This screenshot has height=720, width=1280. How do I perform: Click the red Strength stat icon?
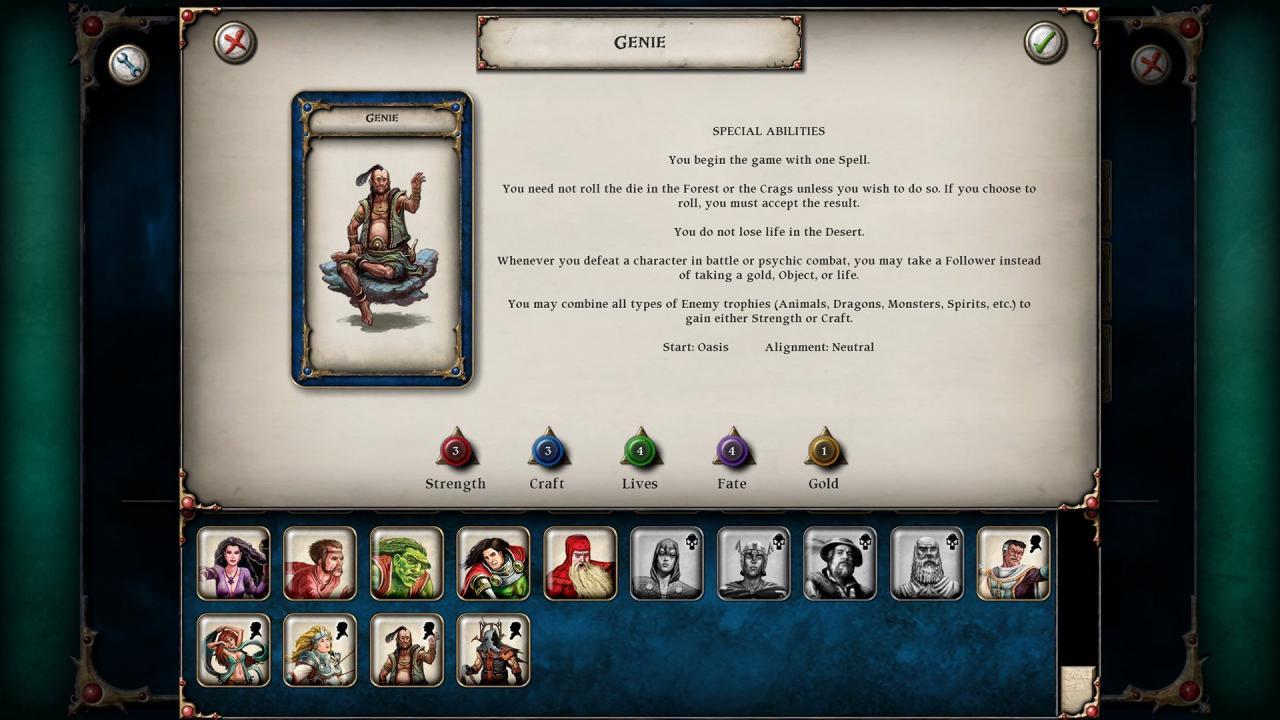[456, 451]
